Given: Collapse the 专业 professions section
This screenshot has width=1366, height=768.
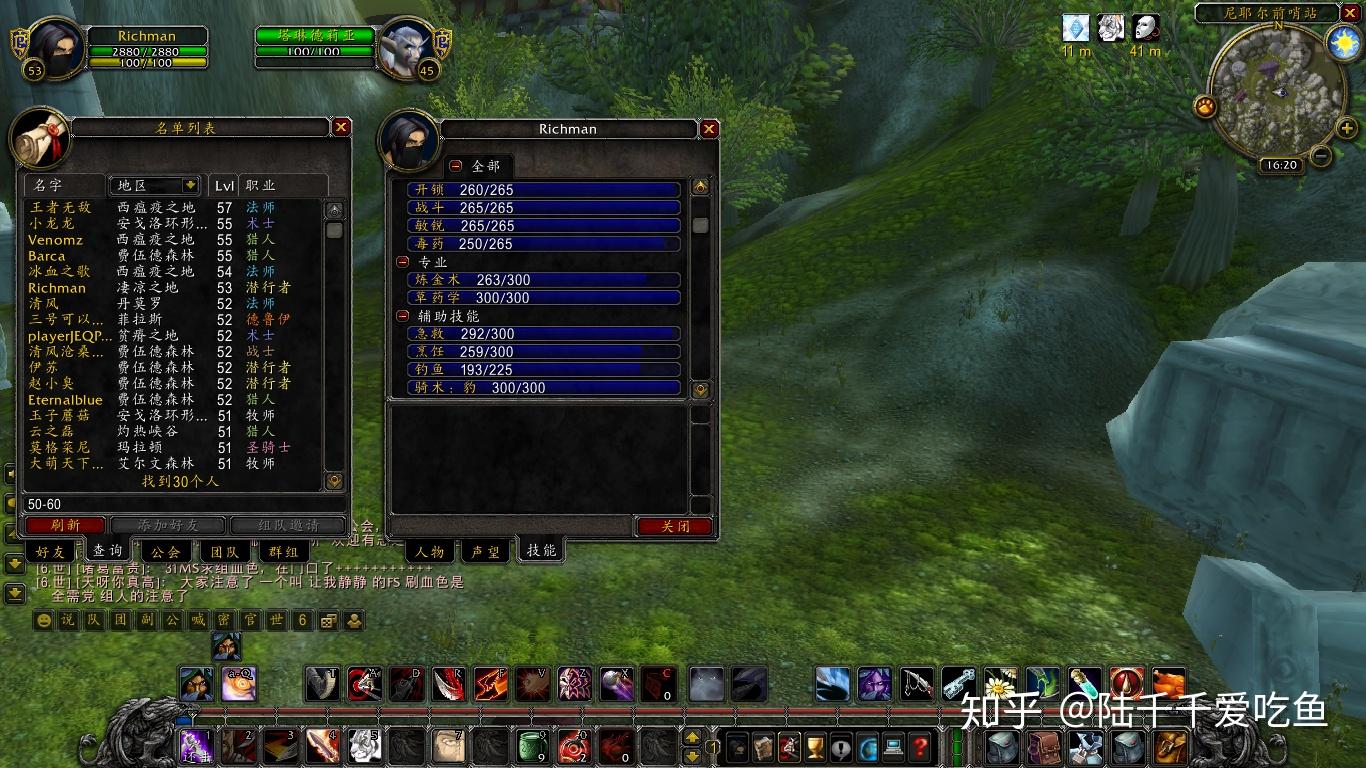Looking at the screenshot, I should (403, 262).
